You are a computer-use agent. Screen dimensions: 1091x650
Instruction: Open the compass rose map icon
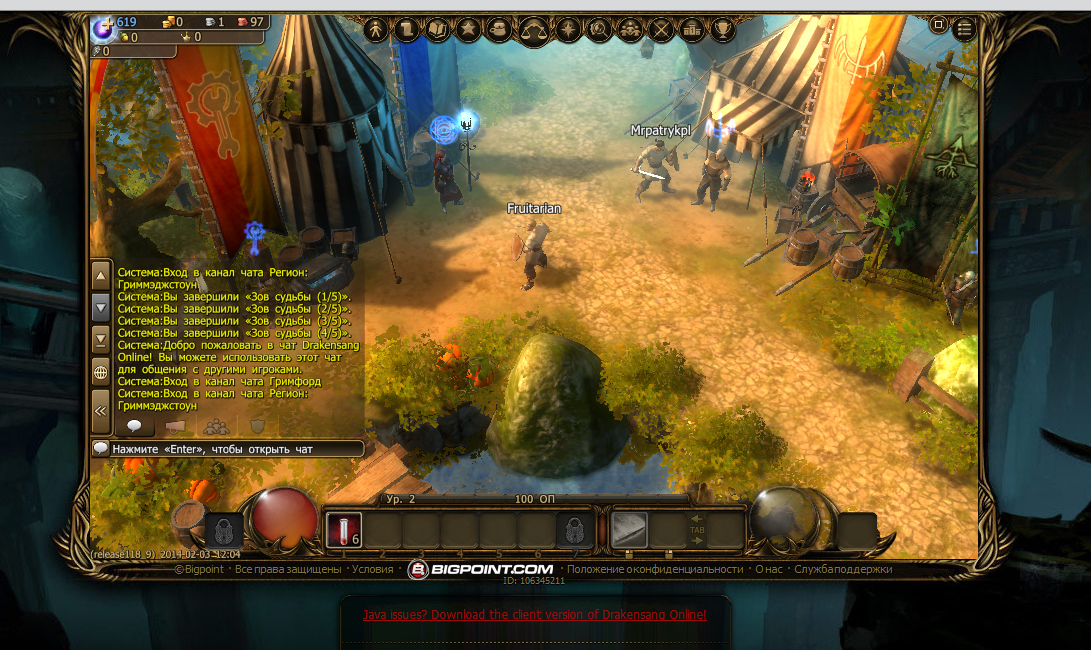pyautogui.click(x=569, y=30)
